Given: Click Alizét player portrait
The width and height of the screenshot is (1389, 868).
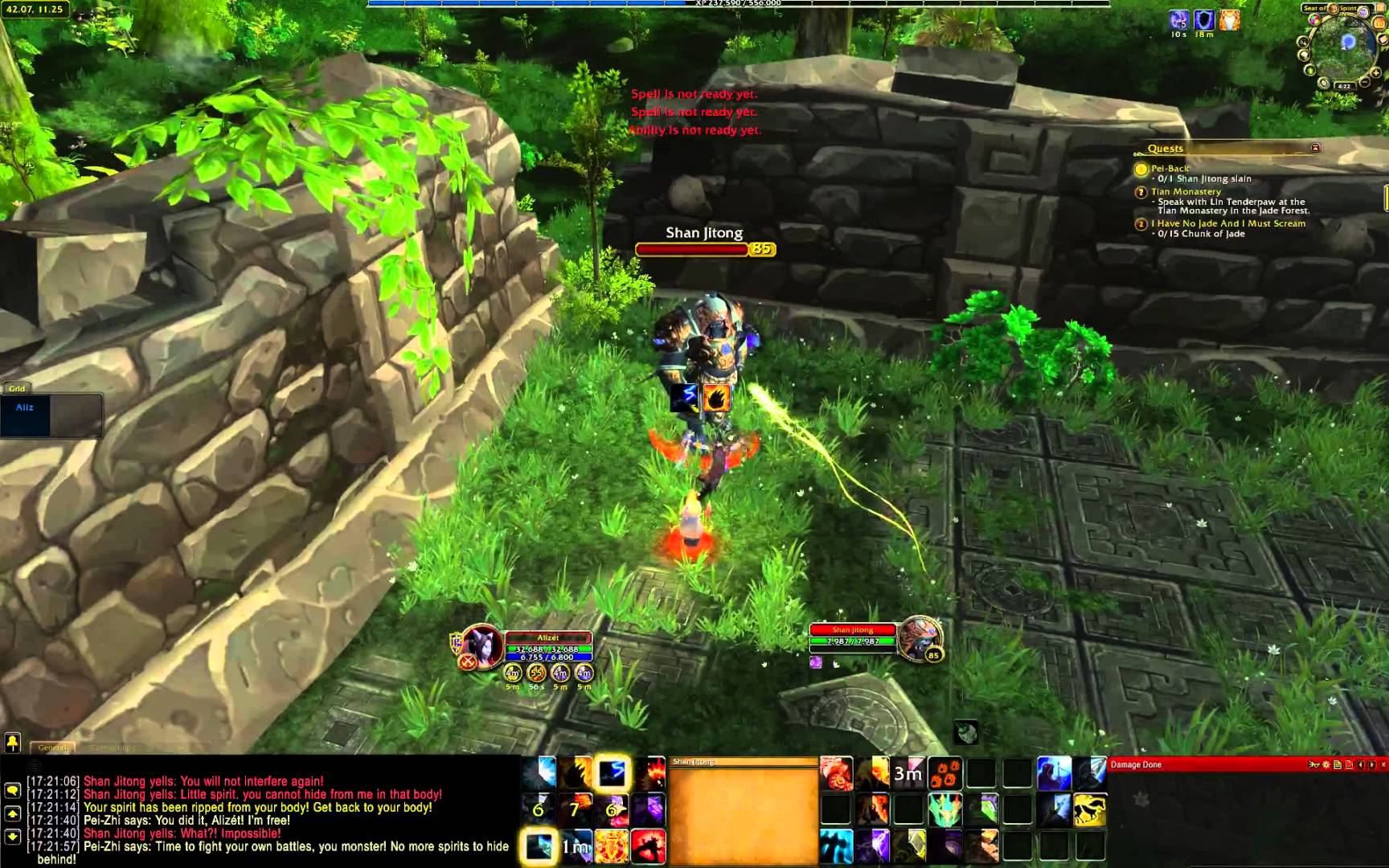Looking at the screenshot, I should tap(481, 645).
